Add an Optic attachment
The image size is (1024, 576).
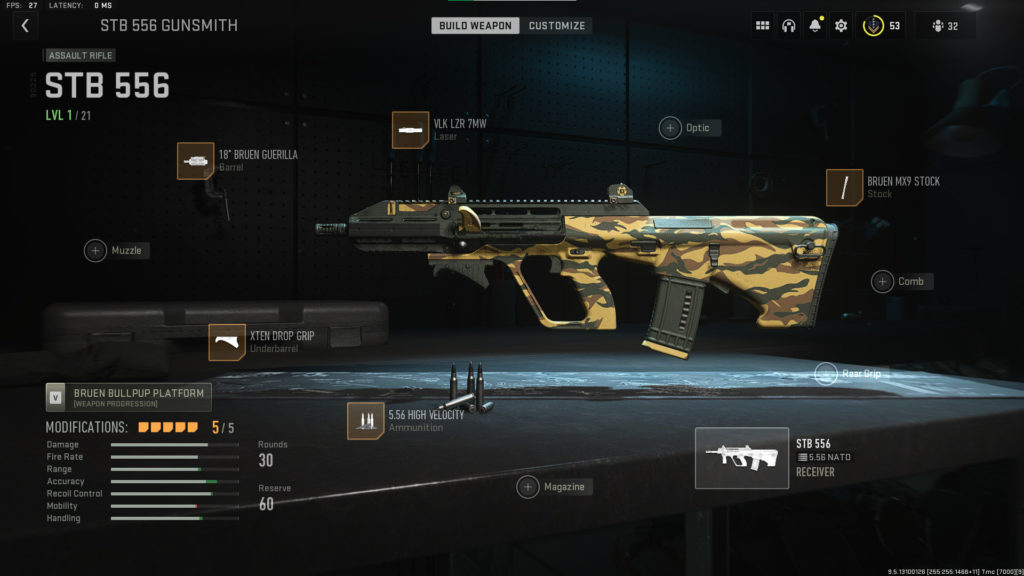(670, 127)
